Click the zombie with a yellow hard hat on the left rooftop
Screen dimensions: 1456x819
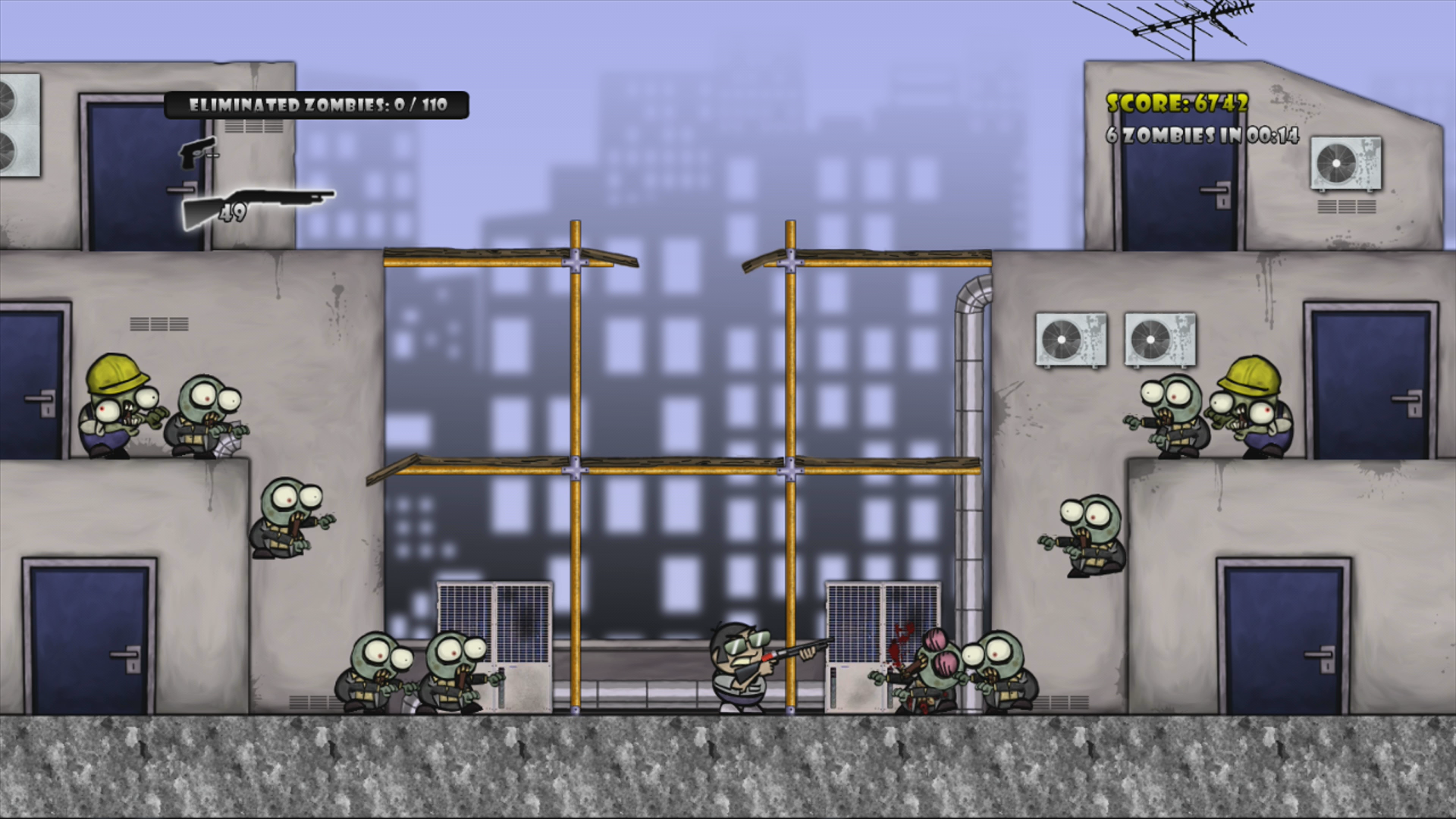[114, 409]
